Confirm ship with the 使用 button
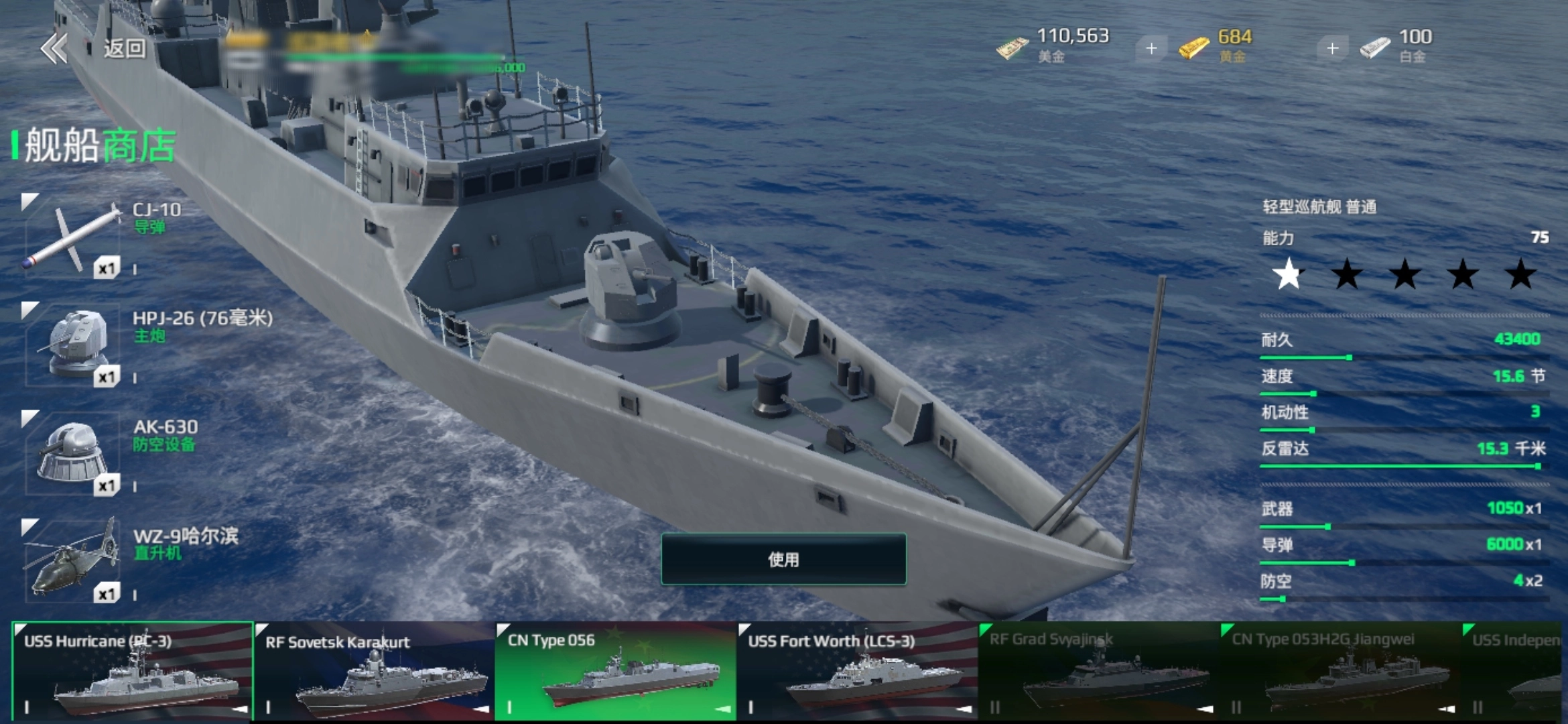This screenshot has width=1568, height=724. pos(783,559)
